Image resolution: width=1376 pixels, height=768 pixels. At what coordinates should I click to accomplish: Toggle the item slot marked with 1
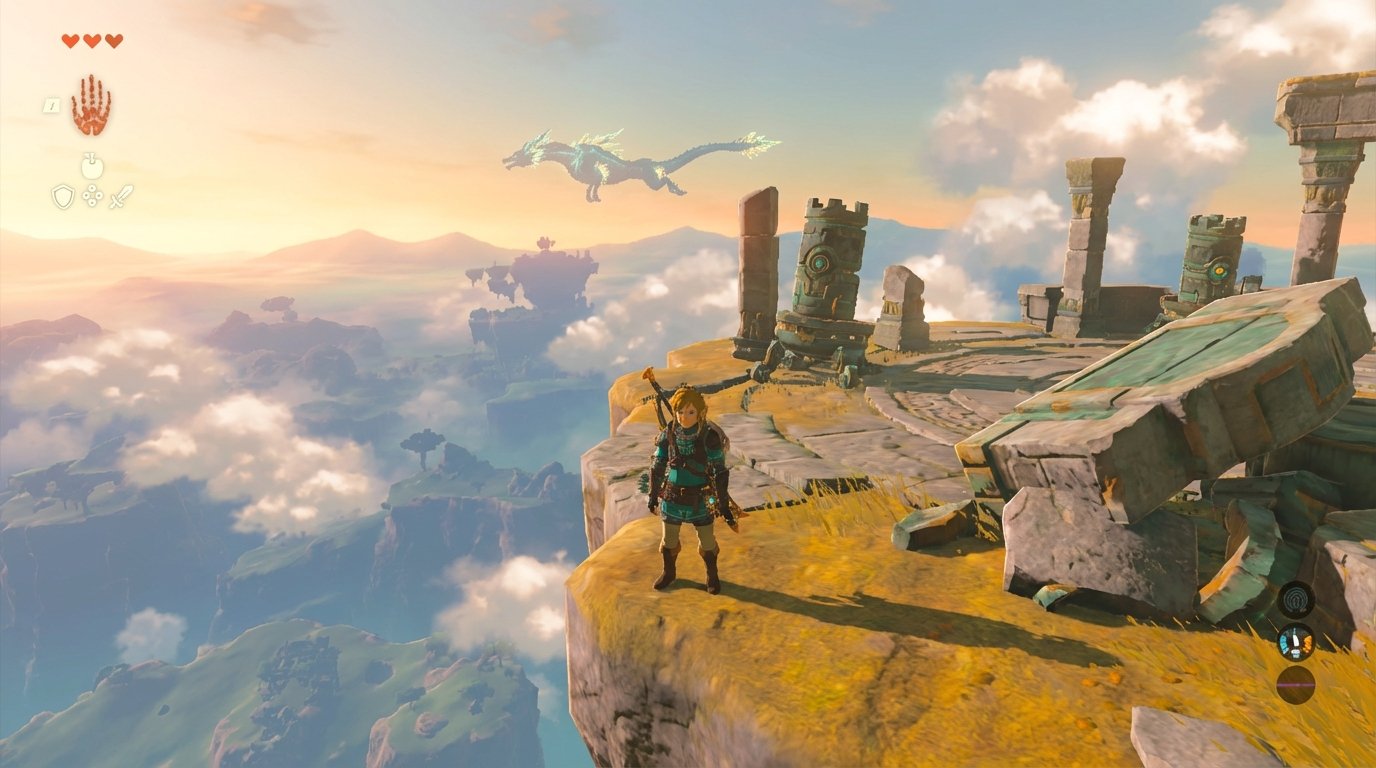pos(52,105)
